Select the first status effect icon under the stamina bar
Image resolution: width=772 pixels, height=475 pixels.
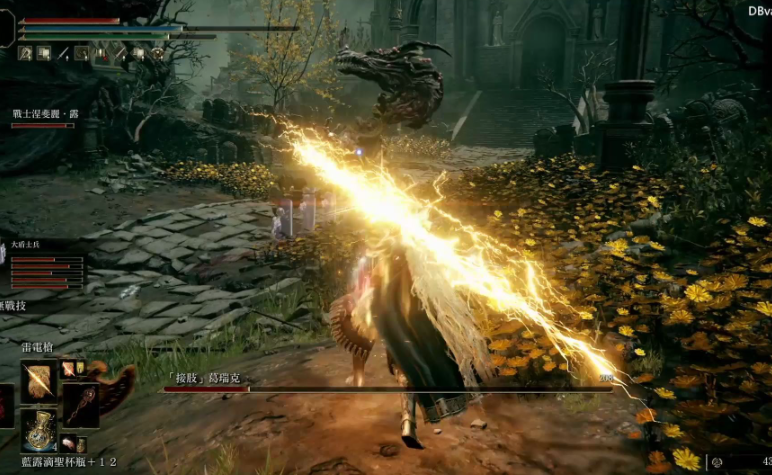[25, 54]
